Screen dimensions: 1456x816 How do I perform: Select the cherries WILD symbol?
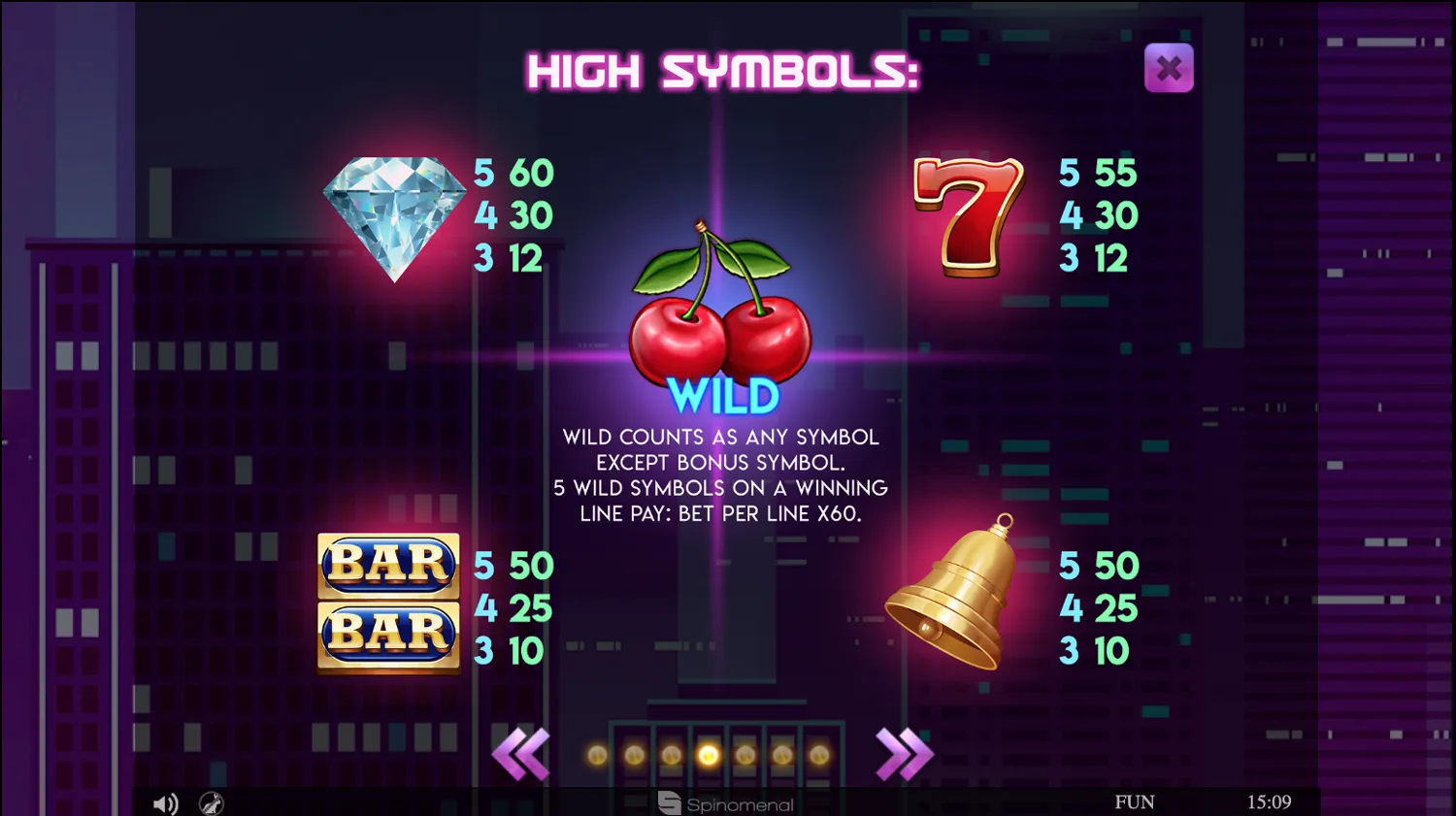pos(723,320)
